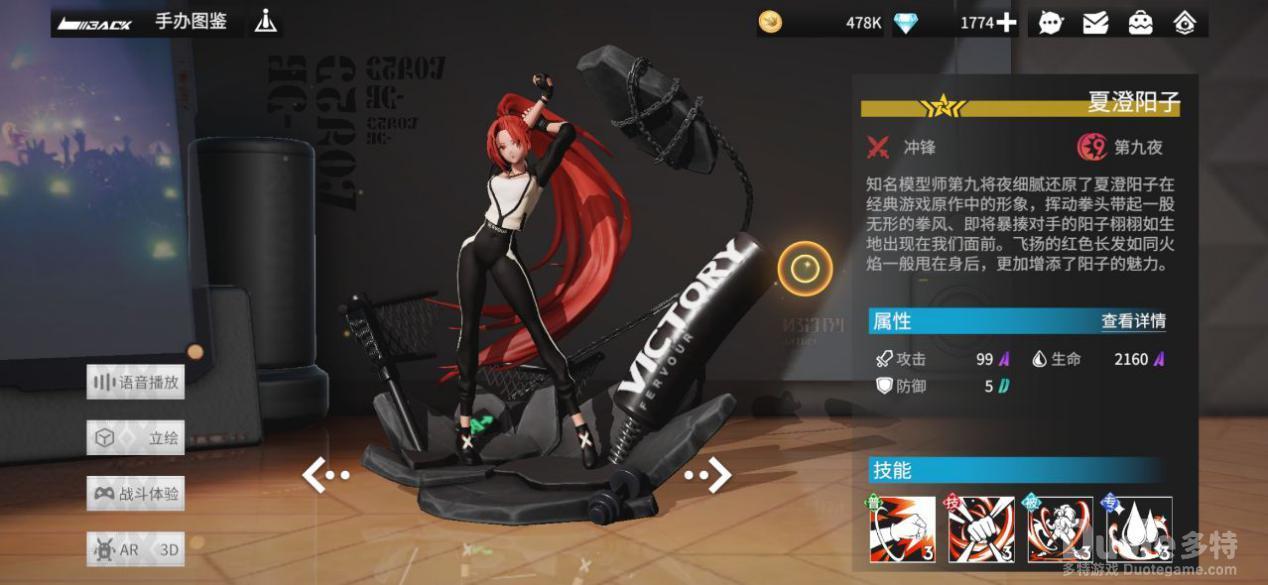Switch to next figure with right arrow

click(x=709, y=474)
